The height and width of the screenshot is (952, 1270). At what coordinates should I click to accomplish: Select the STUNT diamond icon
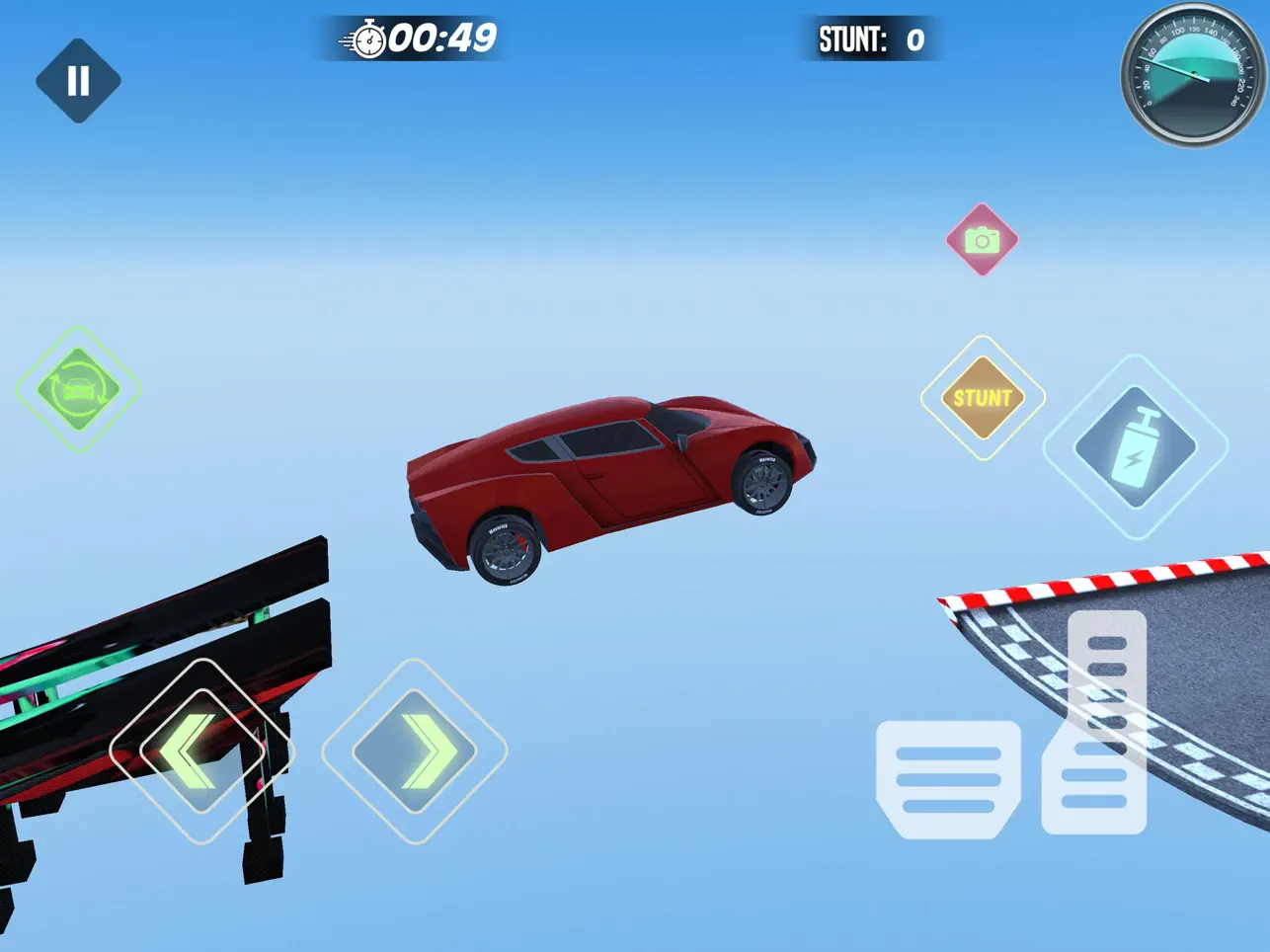982,399
